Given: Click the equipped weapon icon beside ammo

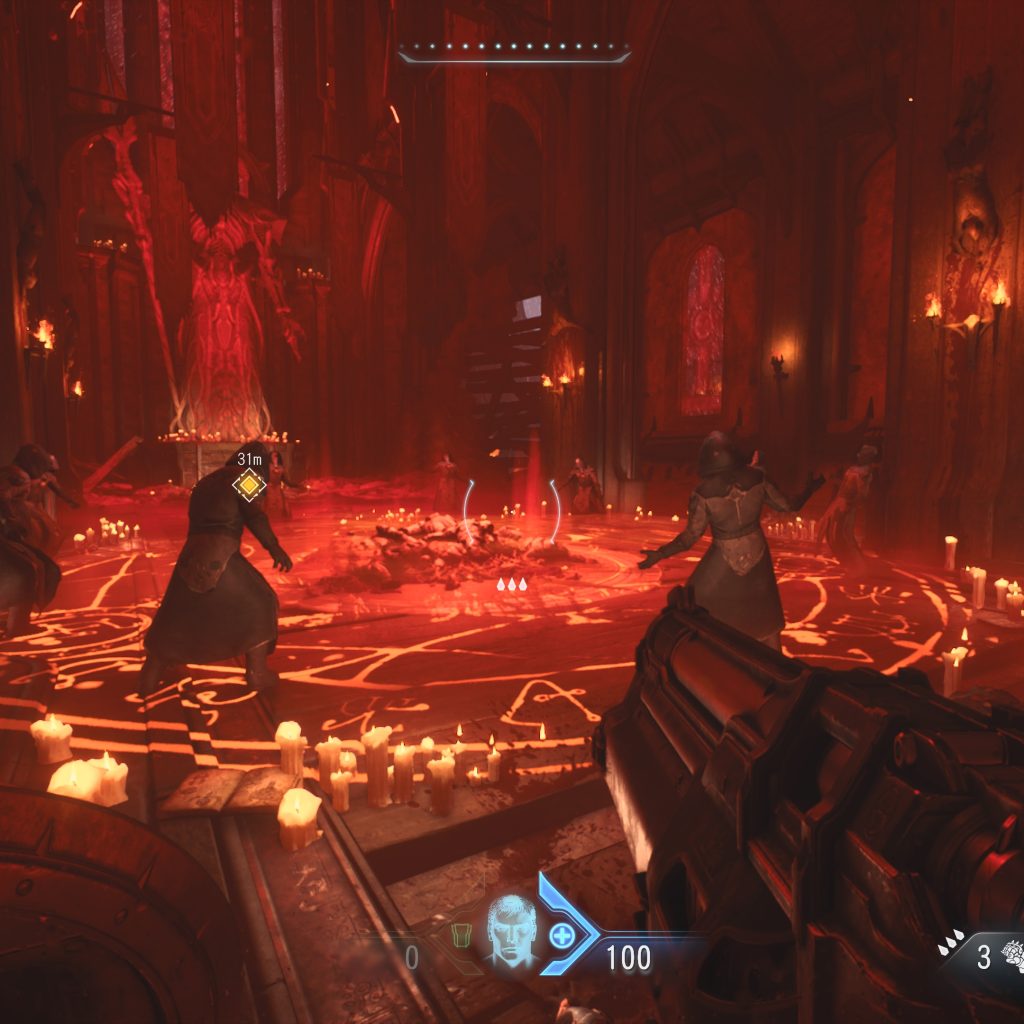Looking at the screenshot, I should [x=1011, y=954].
